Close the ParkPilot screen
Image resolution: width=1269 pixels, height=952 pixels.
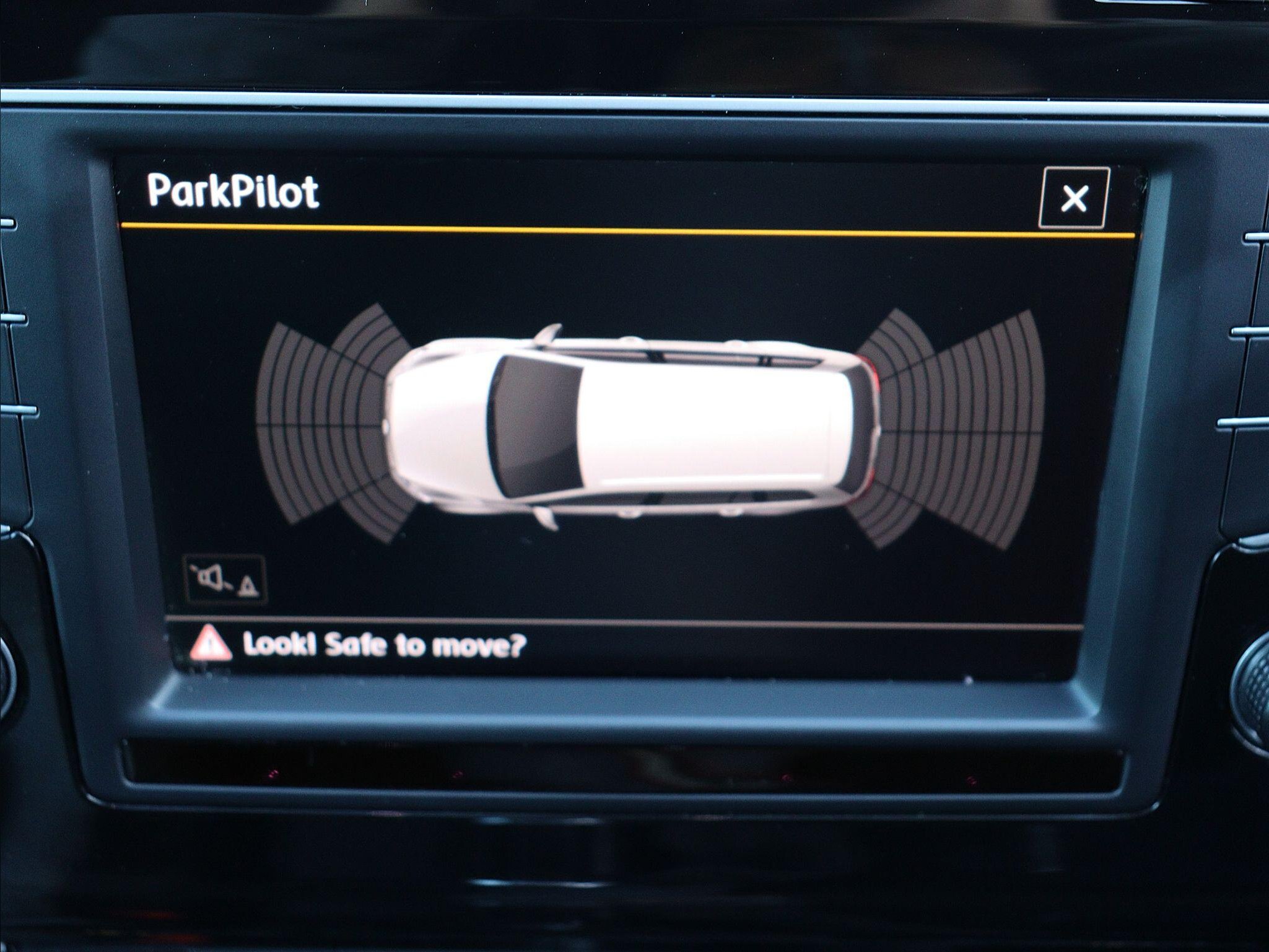[x=1073, y=198]
